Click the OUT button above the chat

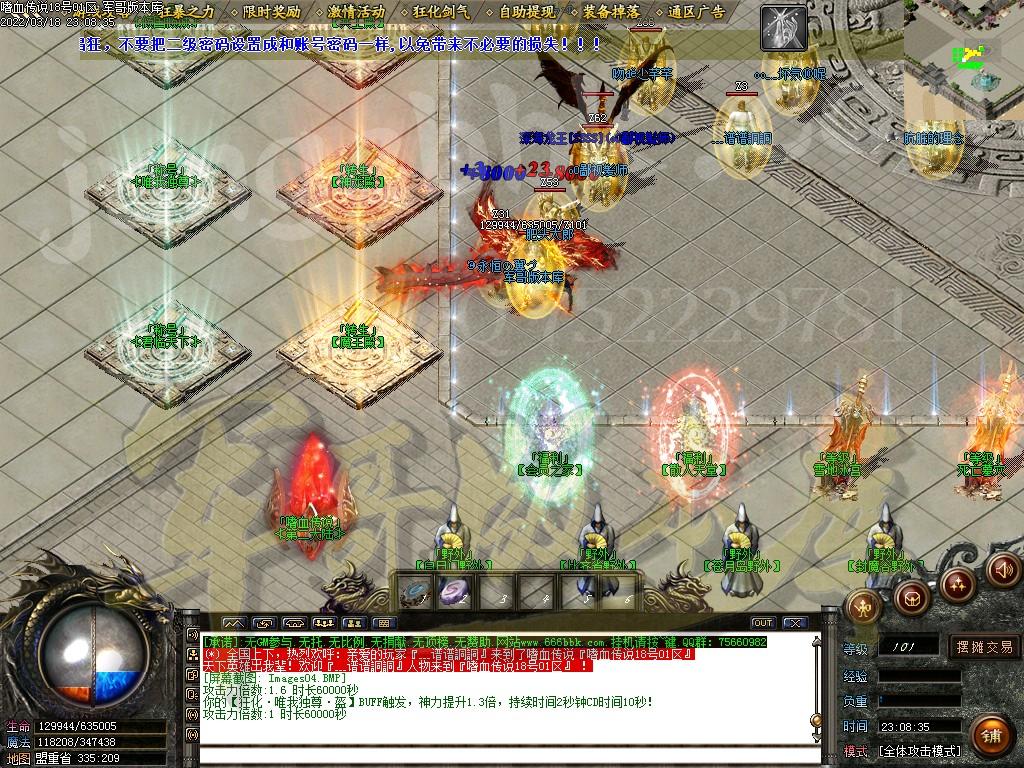[x=763, y=623]
